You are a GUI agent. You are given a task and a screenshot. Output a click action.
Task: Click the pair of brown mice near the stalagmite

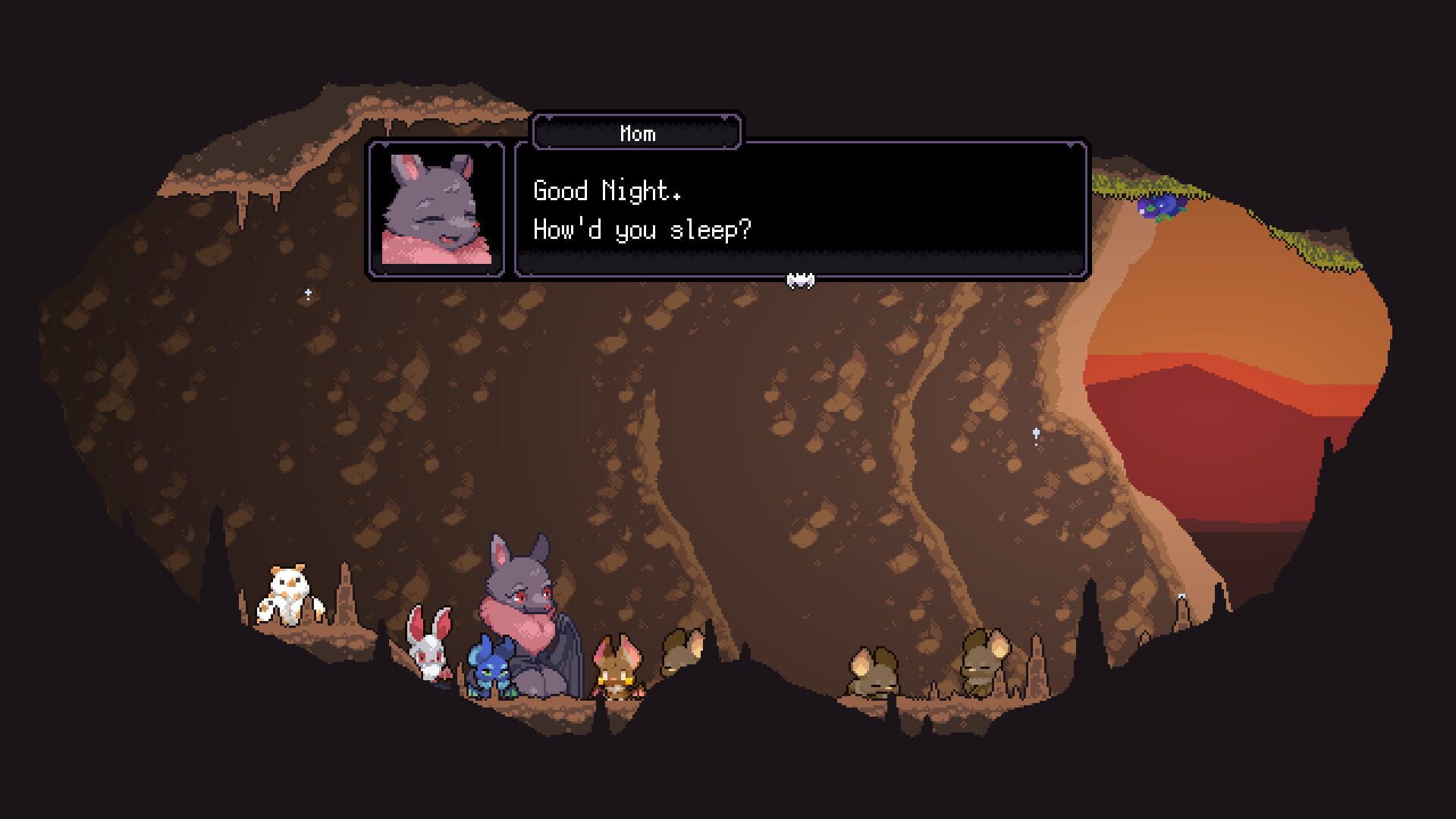pyautogui.click(x=982, y=660)
